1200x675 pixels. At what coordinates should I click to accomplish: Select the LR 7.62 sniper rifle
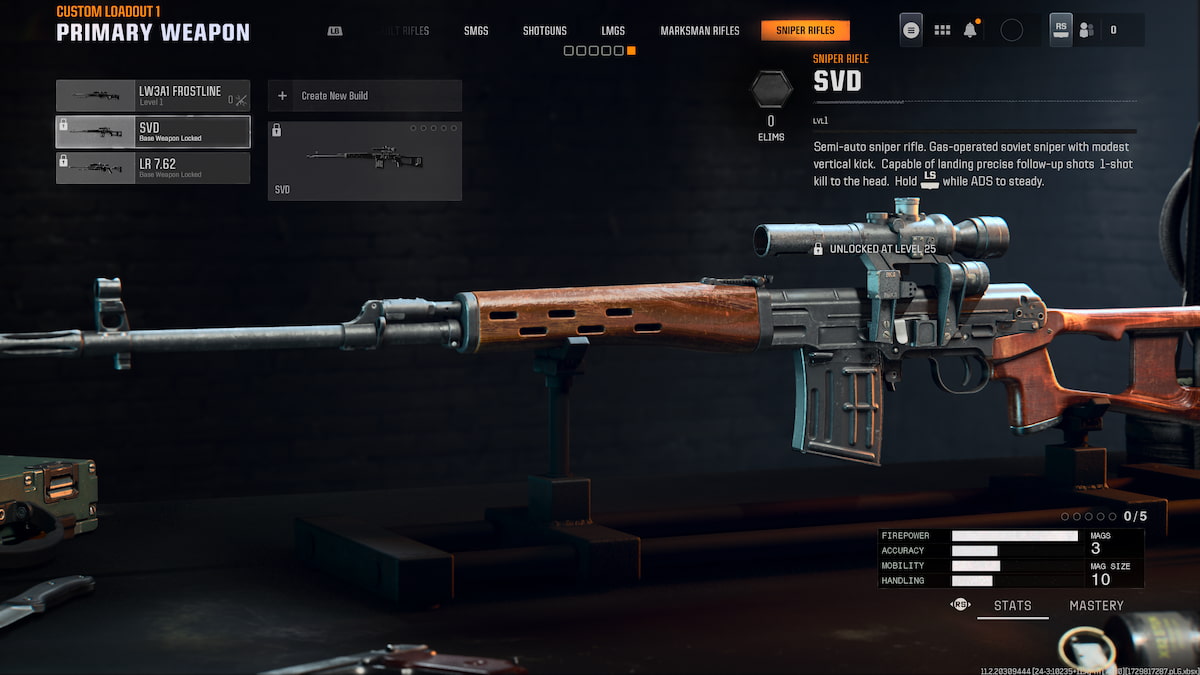[153, 168]
